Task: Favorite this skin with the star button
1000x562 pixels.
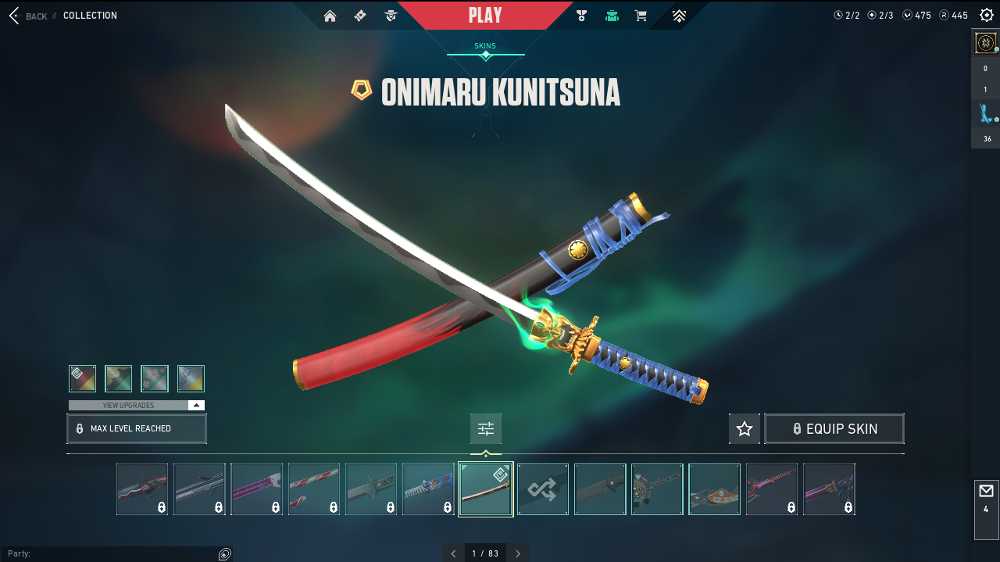Action: click(x=744, y=429)
